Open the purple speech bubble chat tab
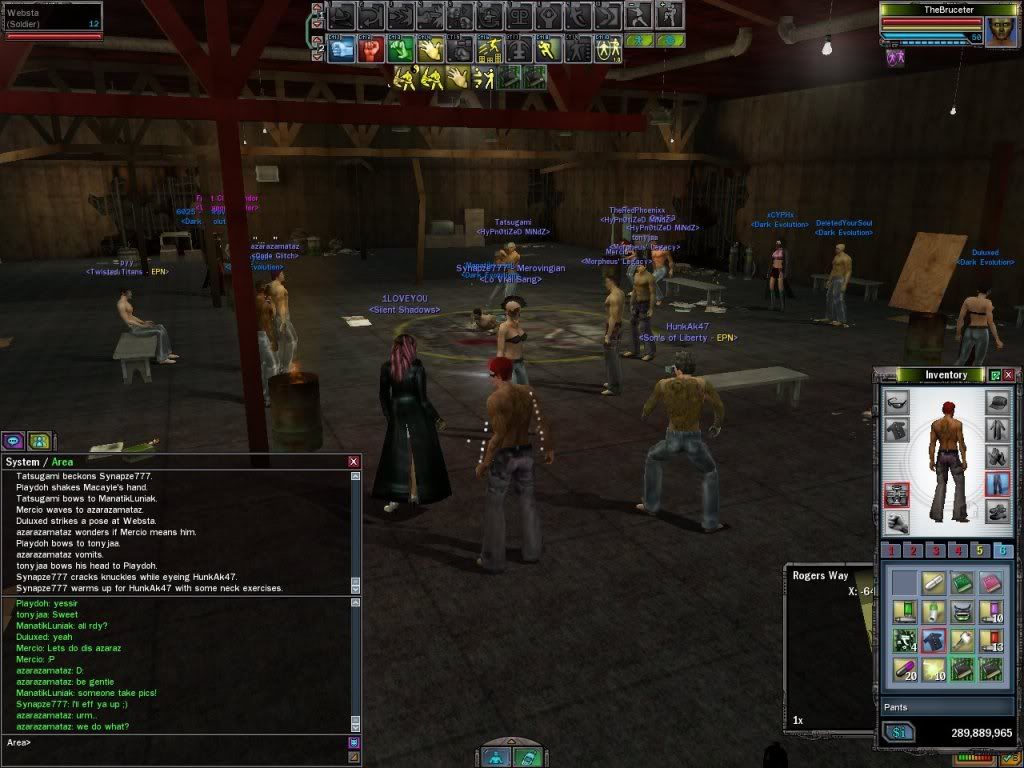Viewport: 1024px width, 768px height. coord(15,440)
